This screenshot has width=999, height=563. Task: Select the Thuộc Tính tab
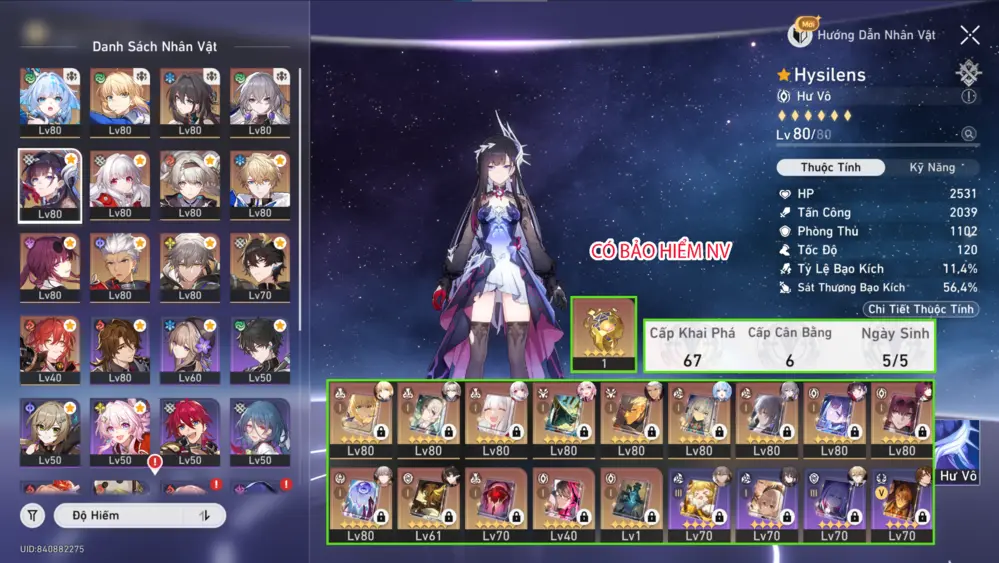pyautogui.click(x=831, y=167)
